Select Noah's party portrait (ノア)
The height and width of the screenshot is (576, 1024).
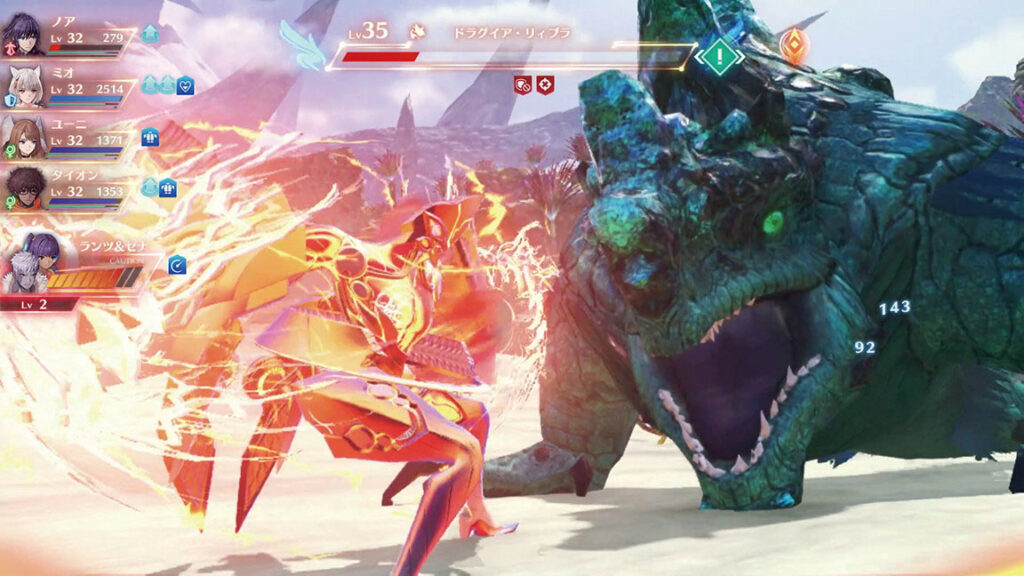(24, 34)
